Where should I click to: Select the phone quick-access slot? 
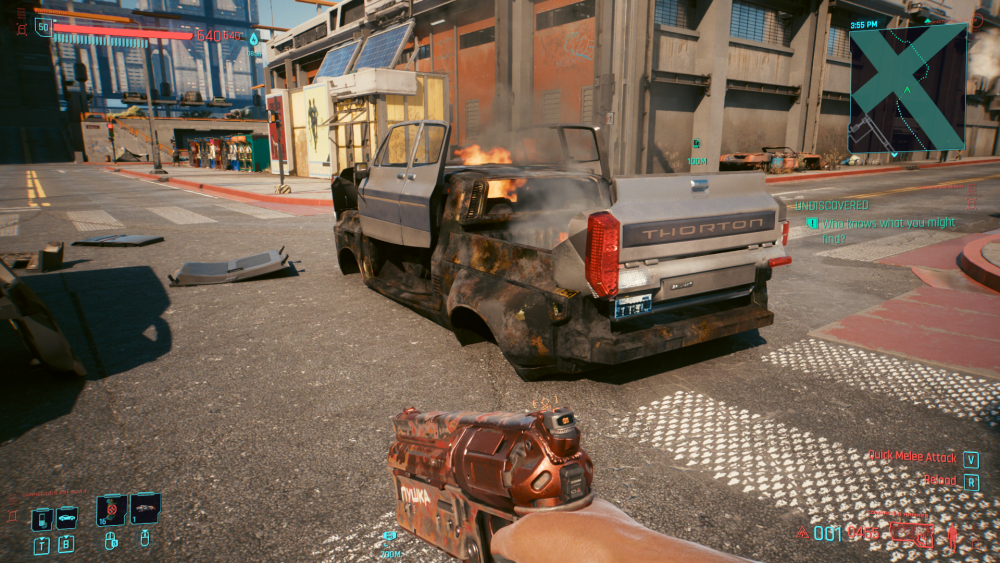click(41, 519)
